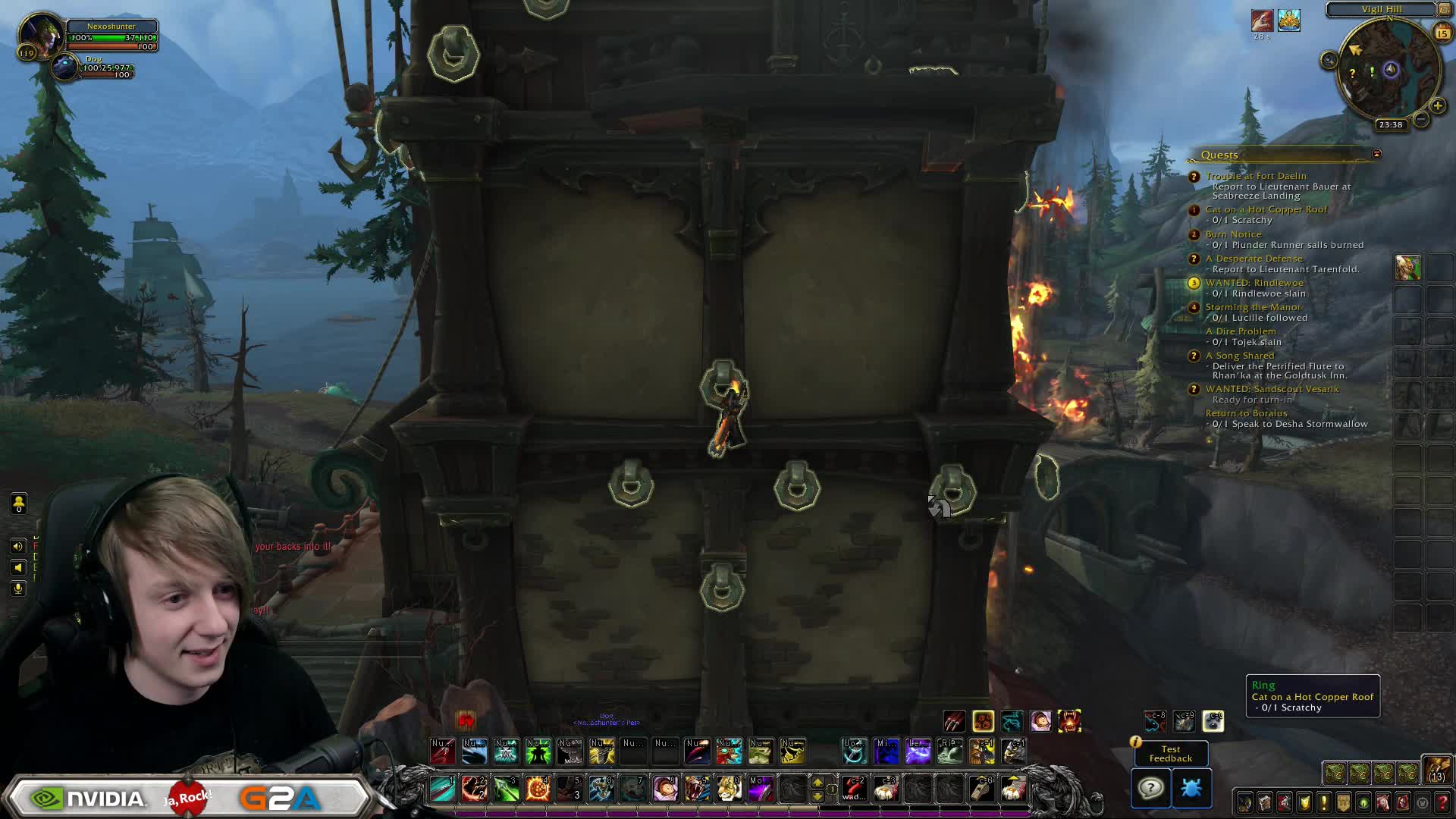
Task: Select the pet portrait named Dog
Action: [x=64, y=67]
